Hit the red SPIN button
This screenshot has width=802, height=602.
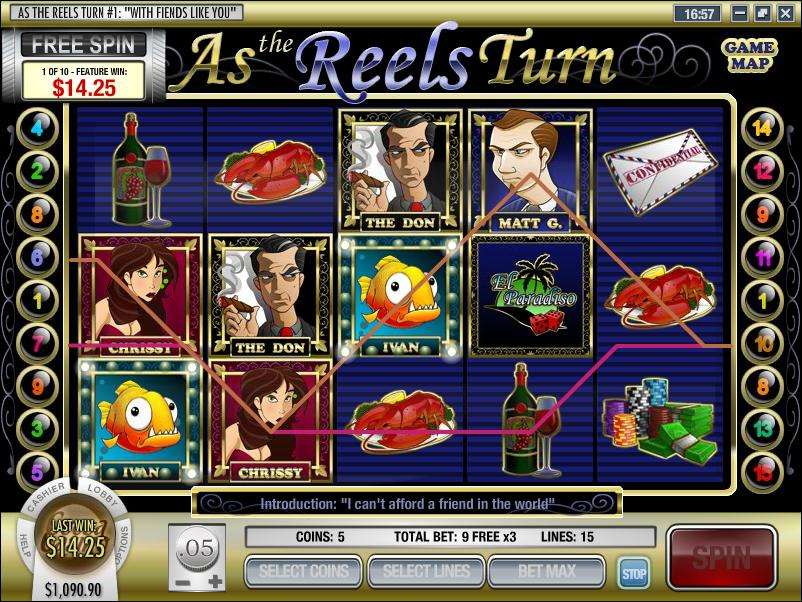723,557
